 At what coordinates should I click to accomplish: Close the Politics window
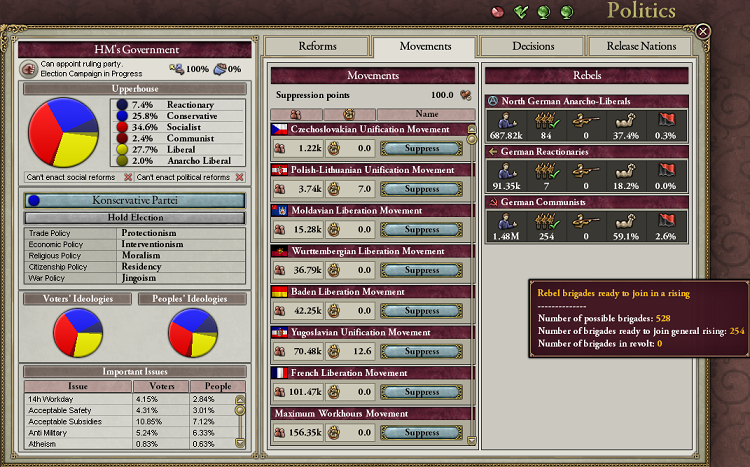(x=703, y=31)
